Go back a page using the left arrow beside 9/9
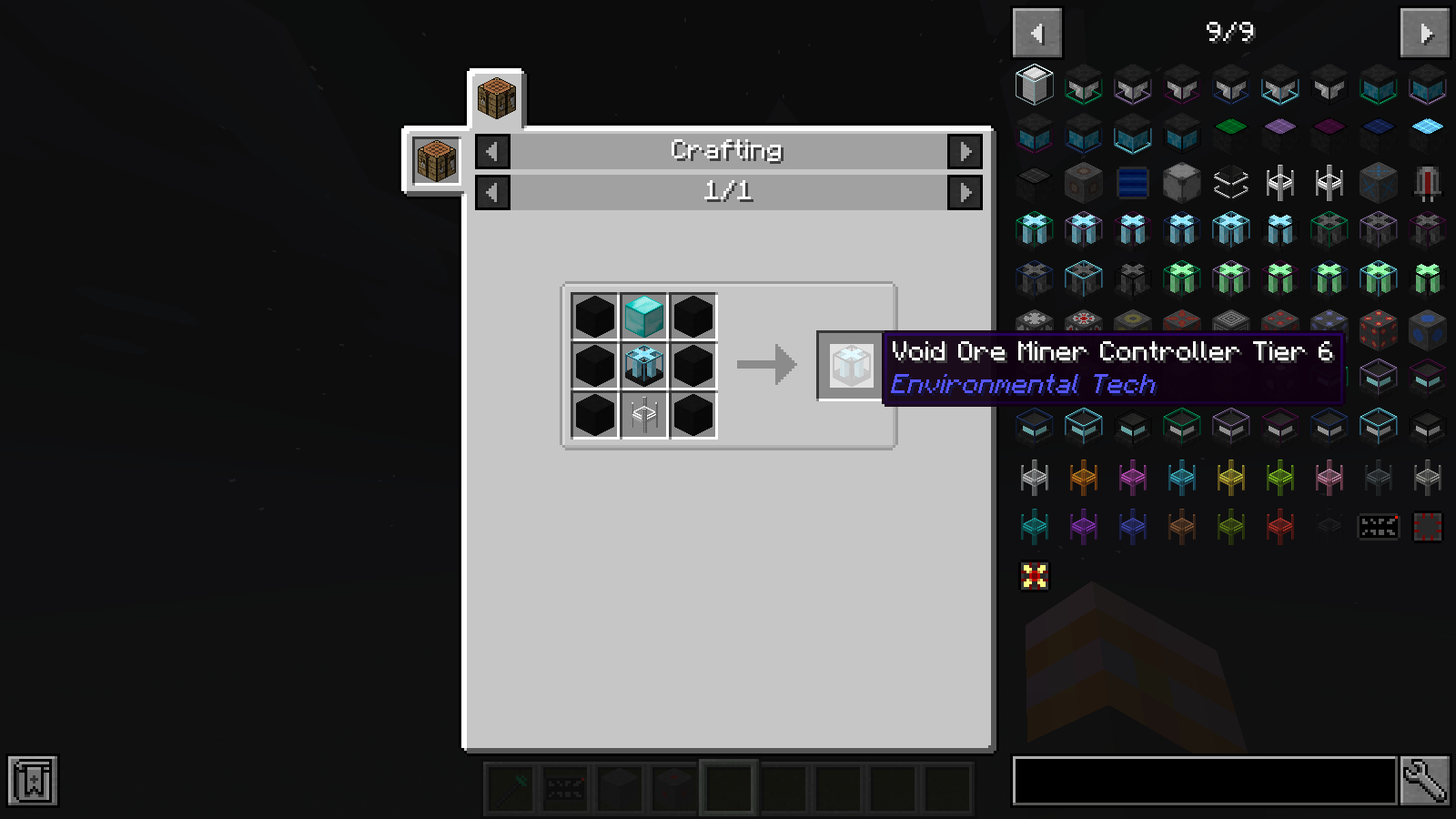This screenshot has width=1456, height=819. [x=1038, y=33]
